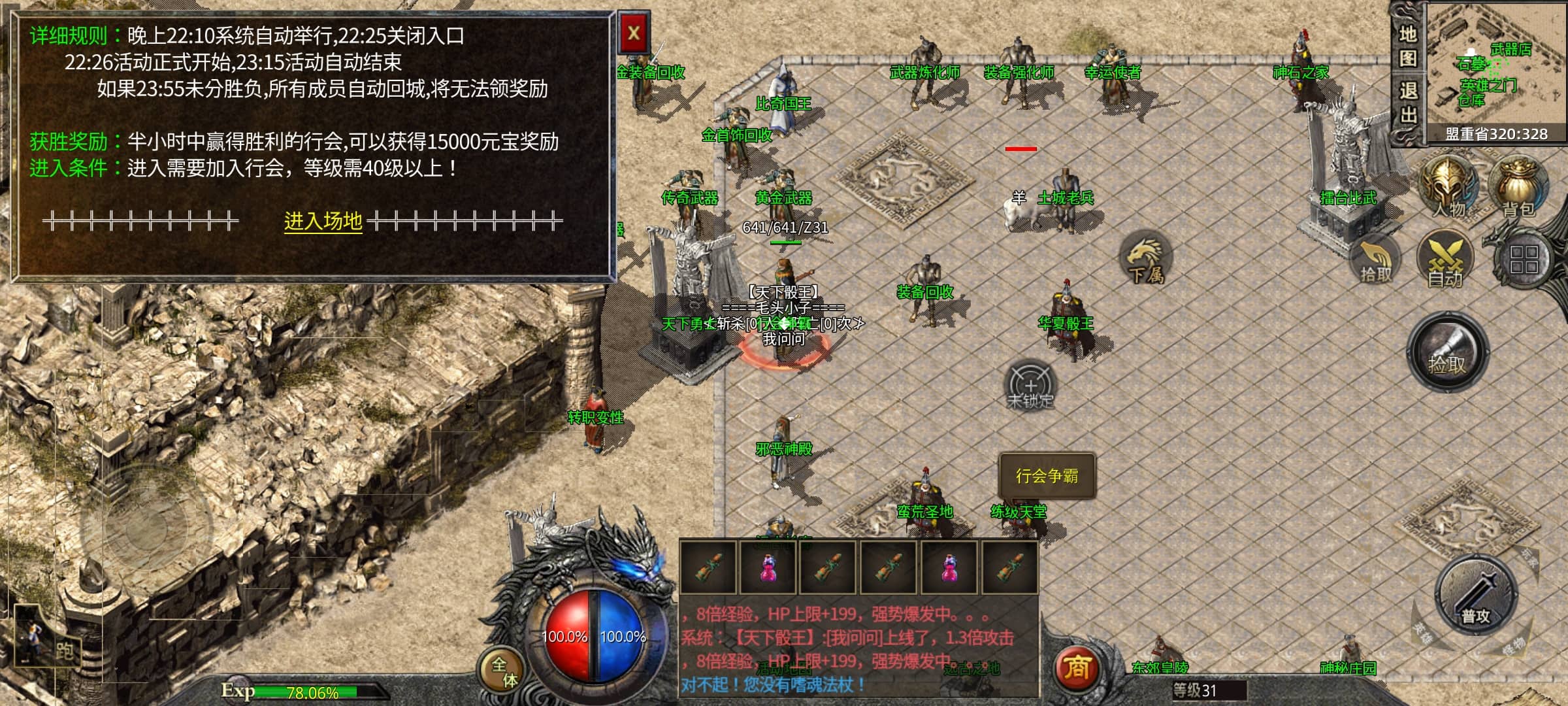Select the 英雄 target filter

(x=1422, y=633)
